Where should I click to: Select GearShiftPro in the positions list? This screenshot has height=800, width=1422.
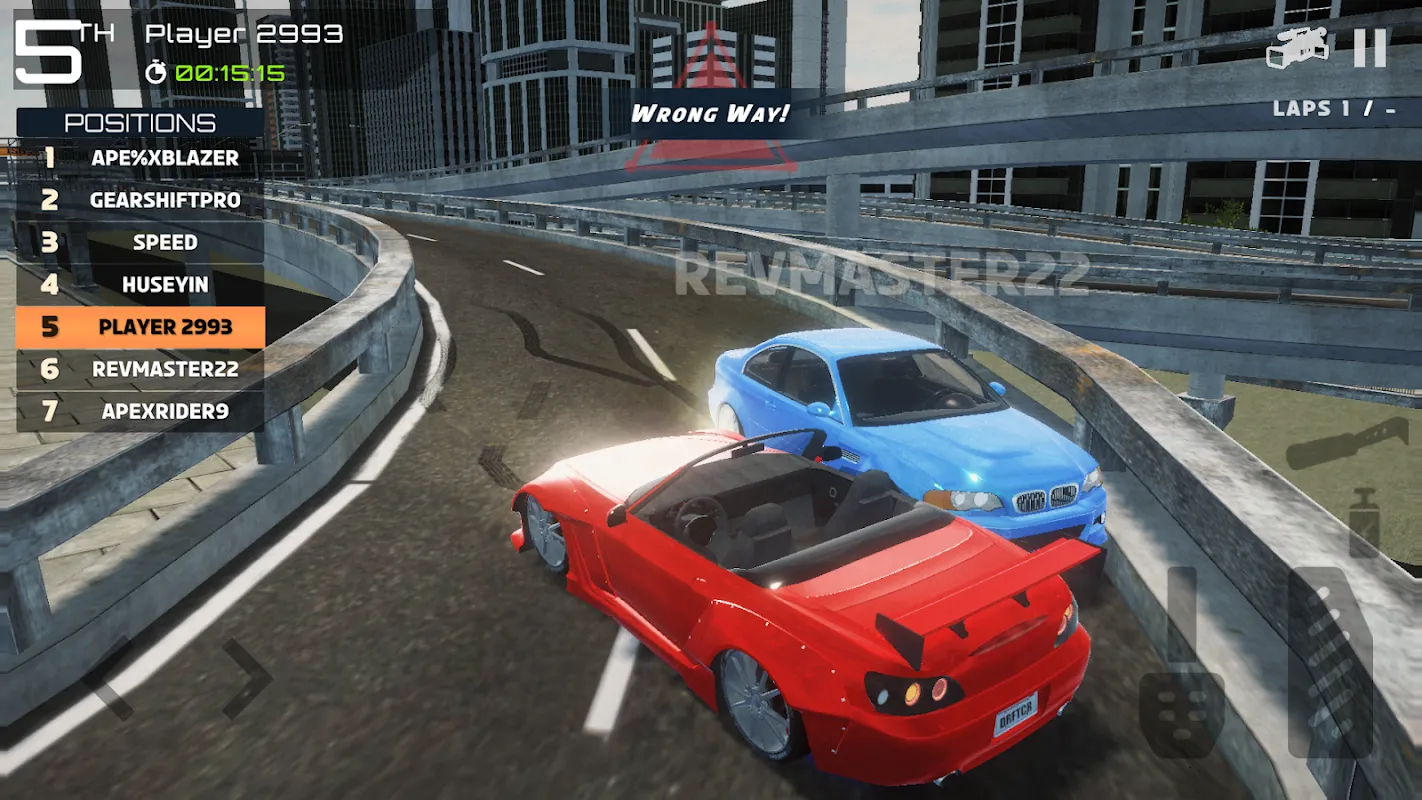click(x=140, y=200)
